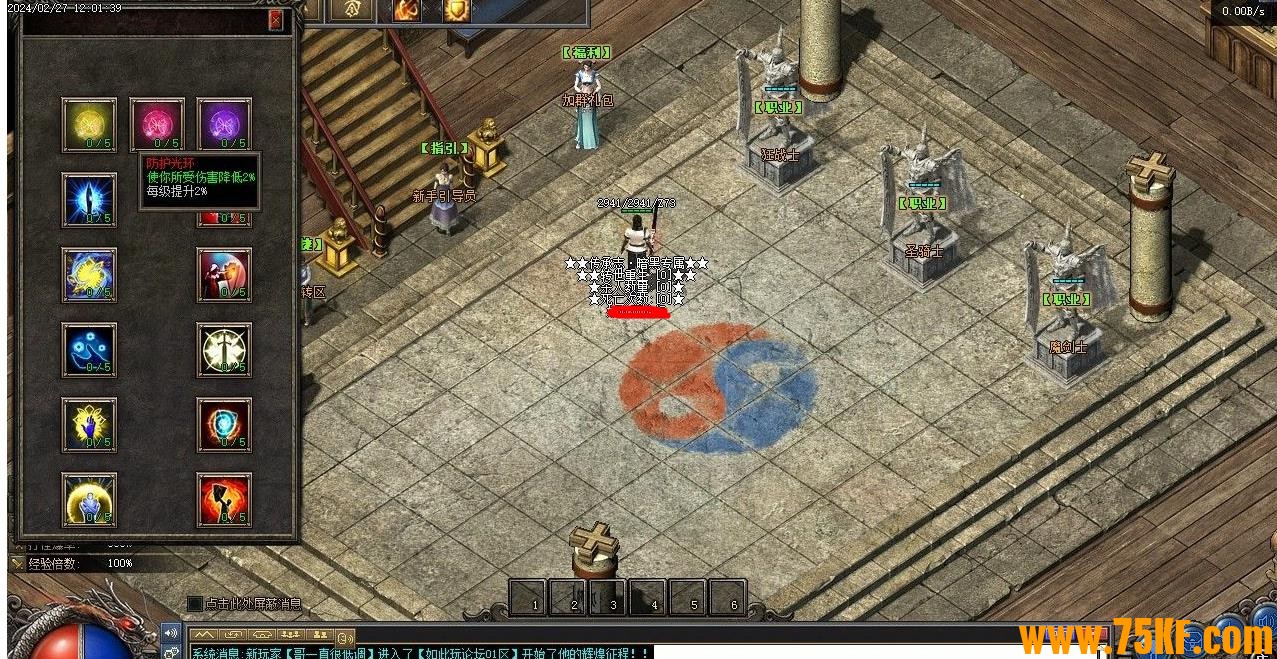Close the skill panel with the red X

pyautogui.click(x=276, y=20)
